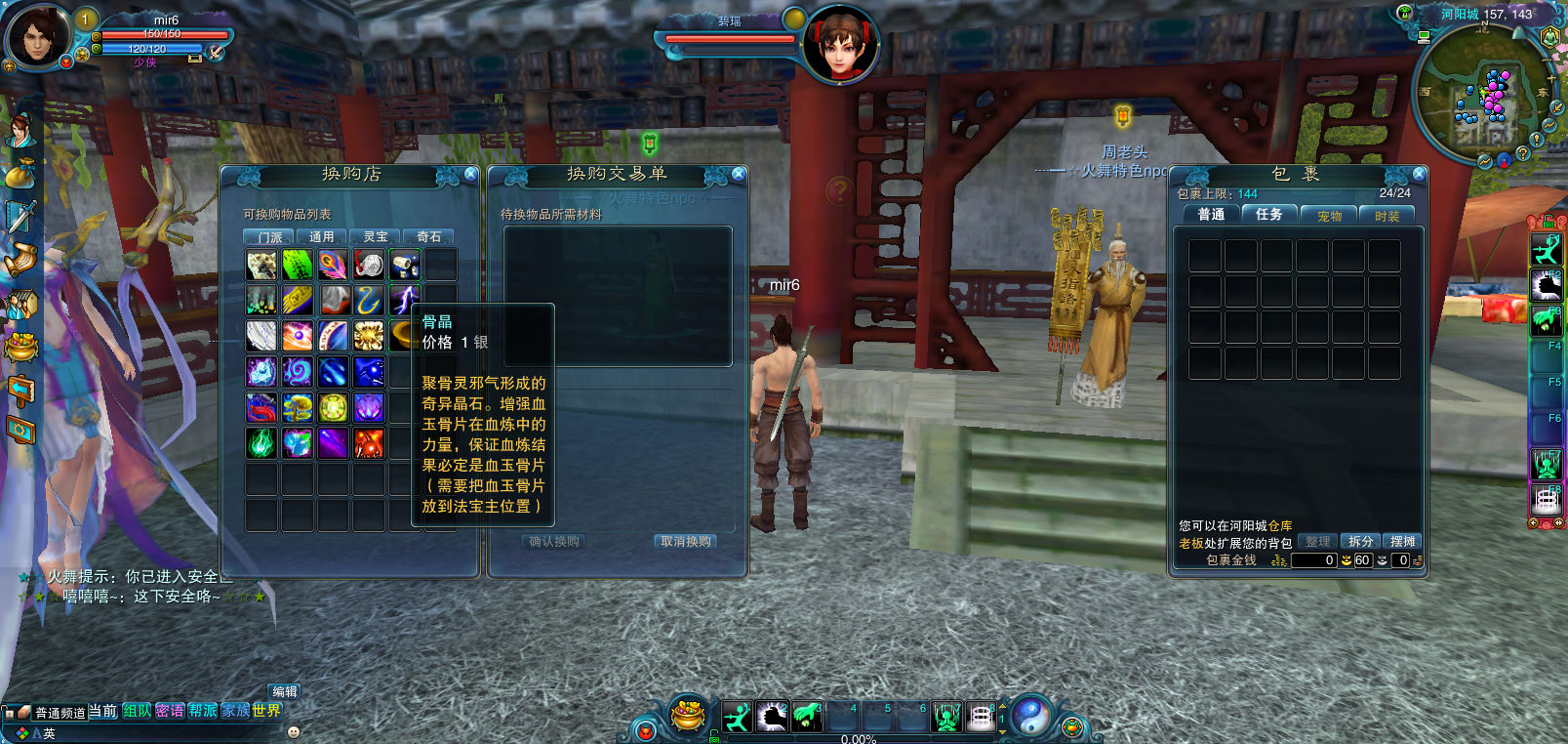This screenshot has height=744, width=1568.
Task: Confirm the exchange with 确认换购
Action: (x=554, y=542)
